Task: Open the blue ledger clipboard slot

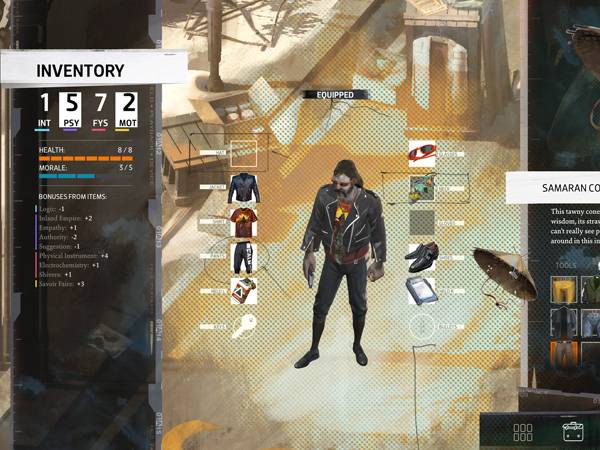Action: [422, 291]
